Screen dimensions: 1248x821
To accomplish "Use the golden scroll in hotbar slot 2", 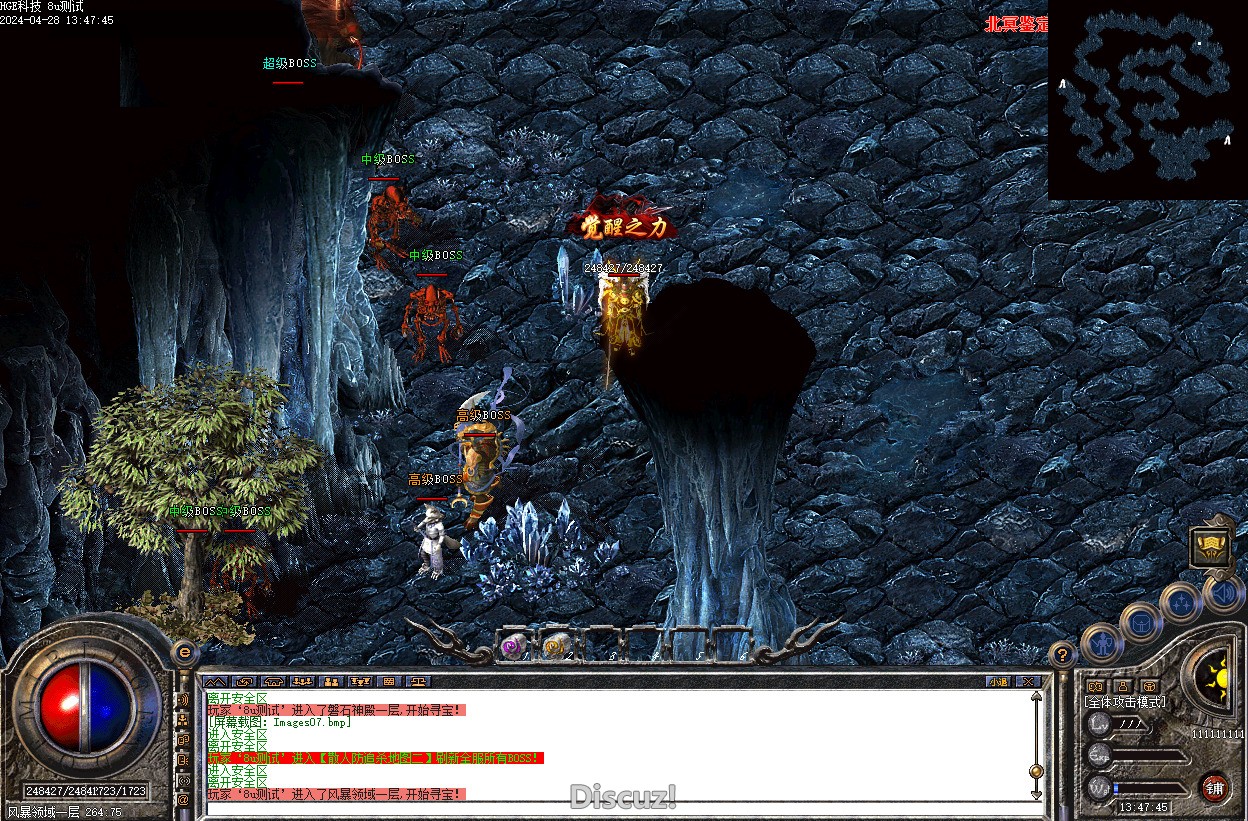I will (x=556, y=647).
